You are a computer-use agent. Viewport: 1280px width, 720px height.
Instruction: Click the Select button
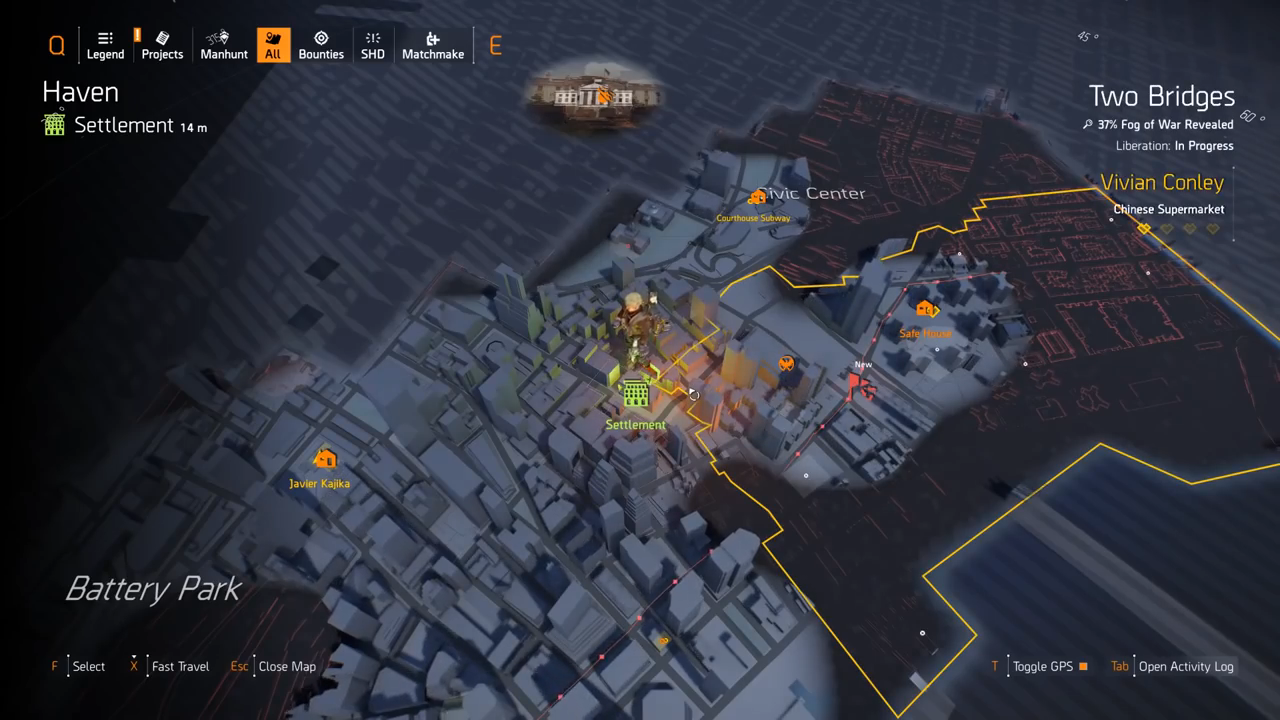[88, 666]
